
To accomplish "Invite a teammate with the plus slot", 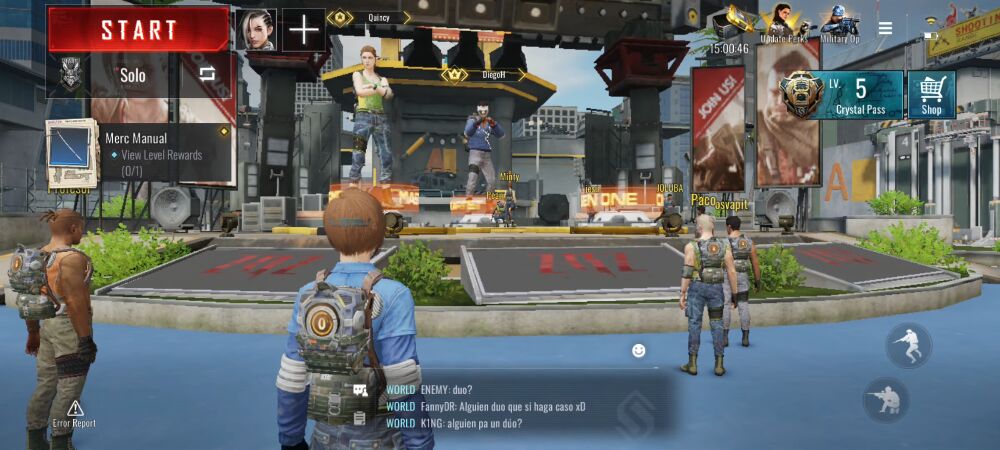I will click(x=304, y=30).
